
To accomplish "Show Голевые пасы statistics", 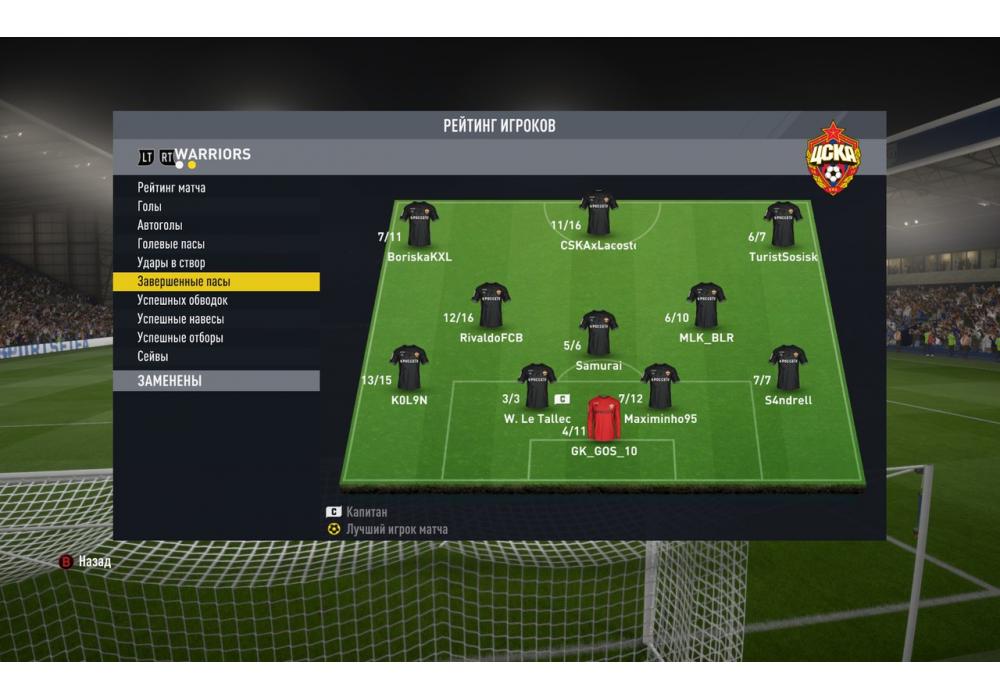I will click(x=171, y=244).
